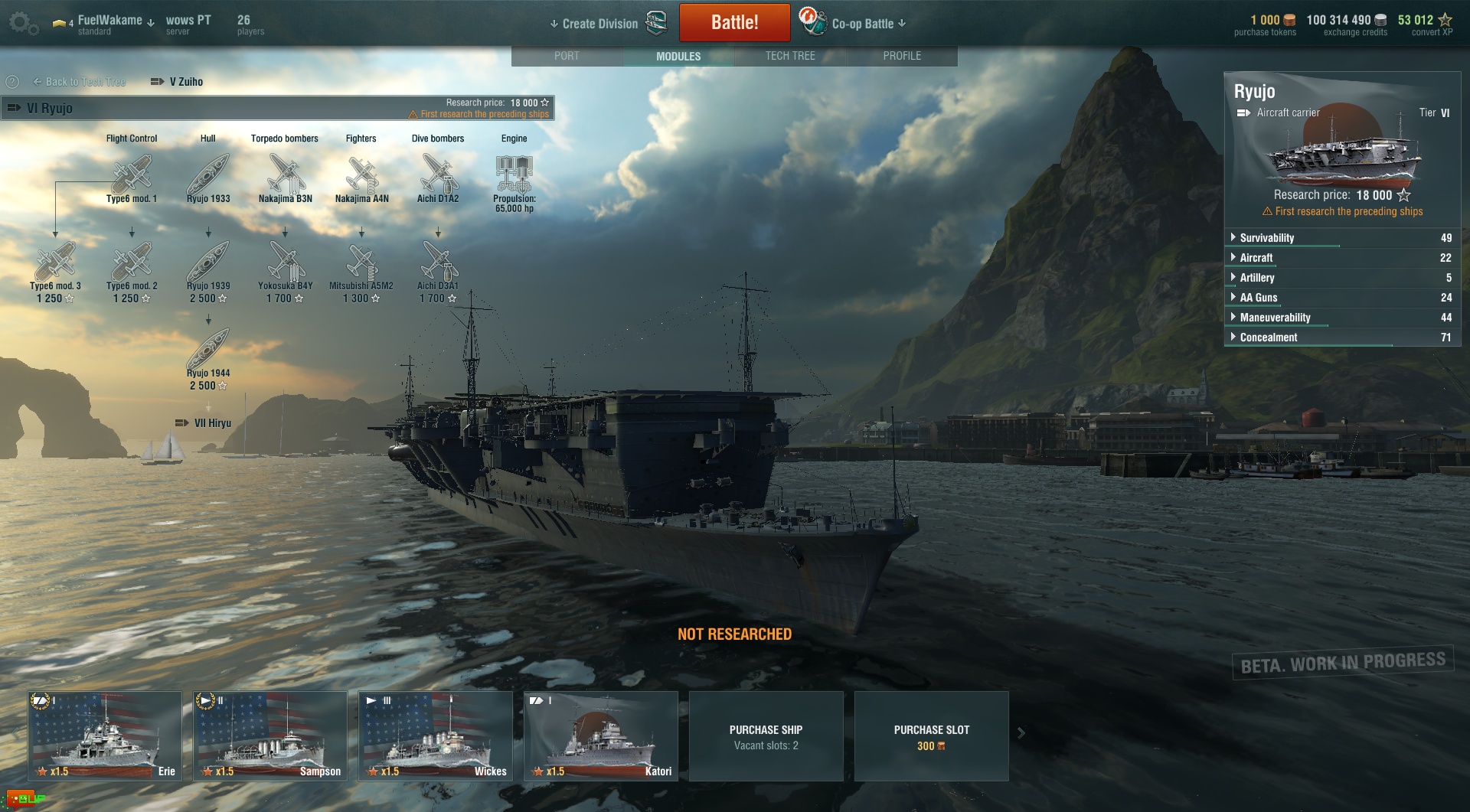
Task: Select the Erie ship thumbnail
Action: (x=105, y=735)
